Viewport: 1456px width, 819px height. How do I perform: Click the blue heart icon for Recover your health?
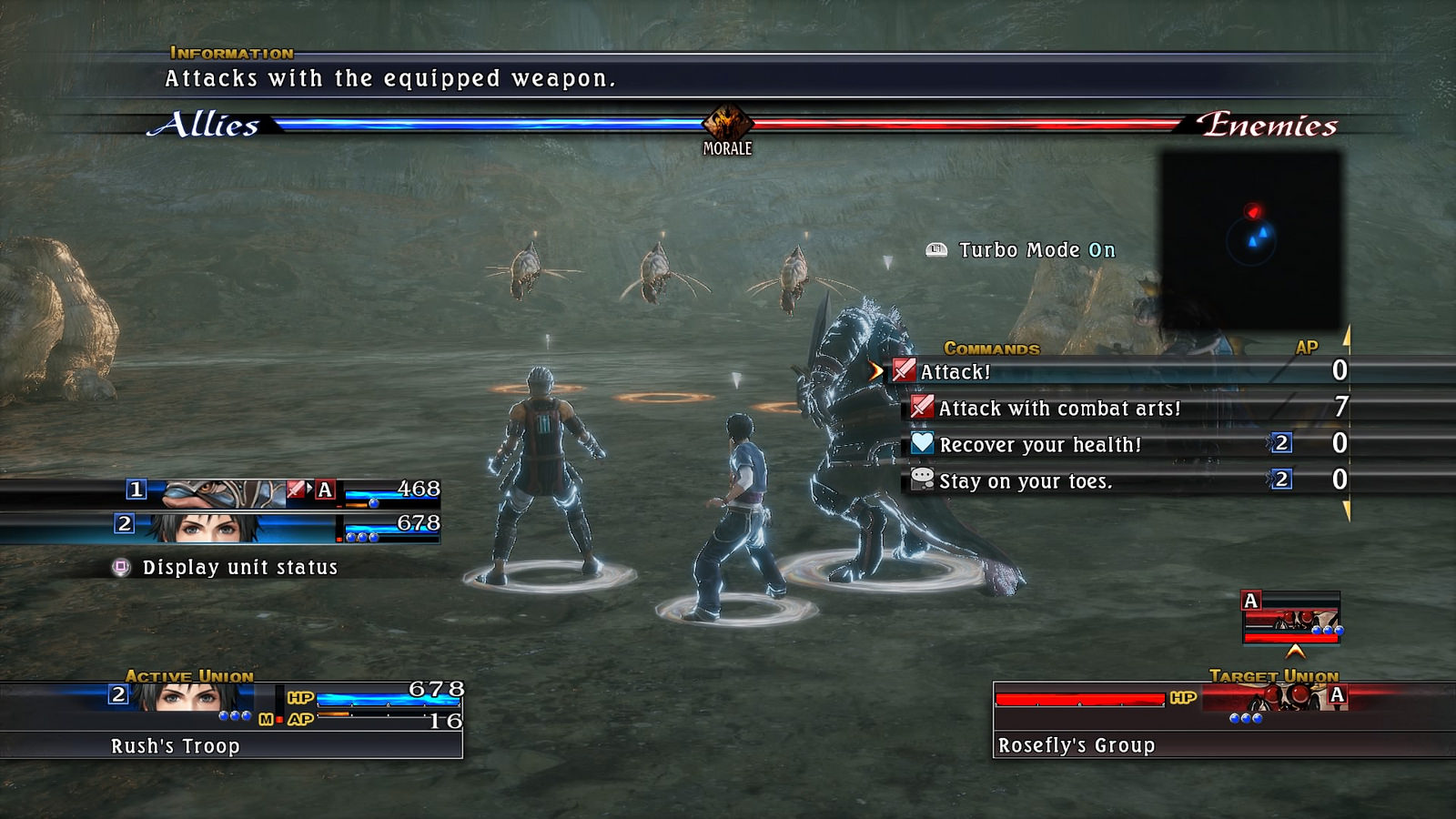click(x=923, y=445)
